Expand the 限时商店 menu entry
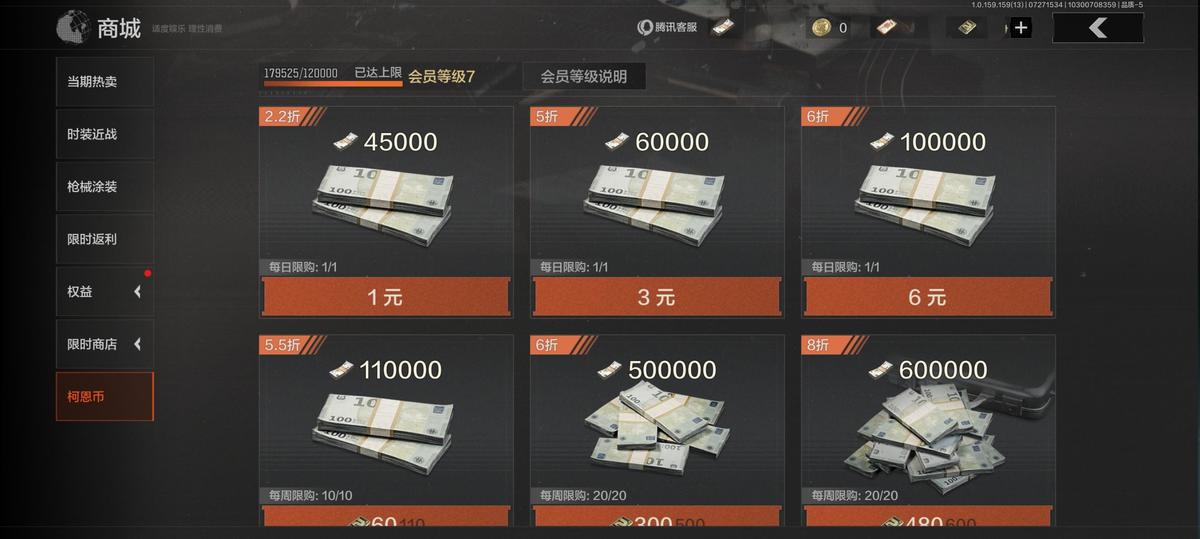This screenshot has height=539, width=1200. tap(104, 344)
